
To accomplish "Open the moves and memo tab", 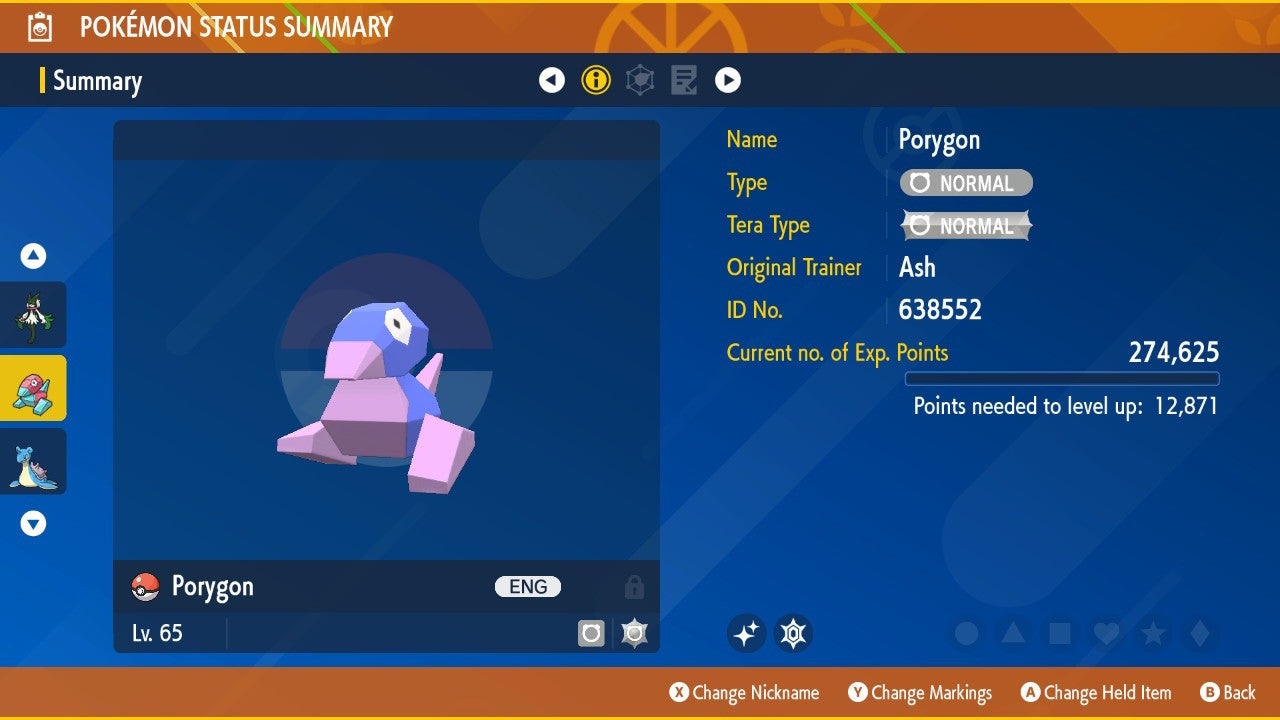I will (684, 80).
